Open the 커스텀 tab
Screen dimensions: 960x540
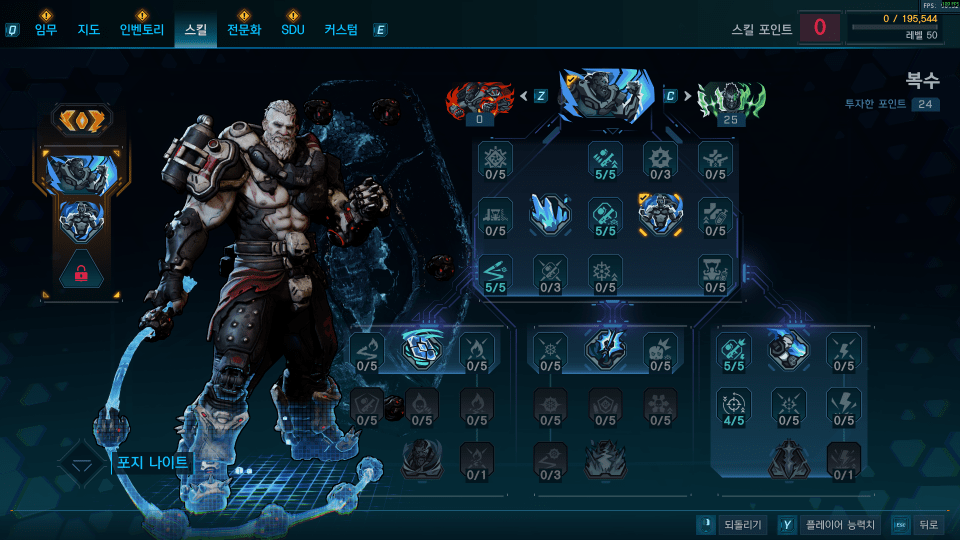tap(341, 30)
